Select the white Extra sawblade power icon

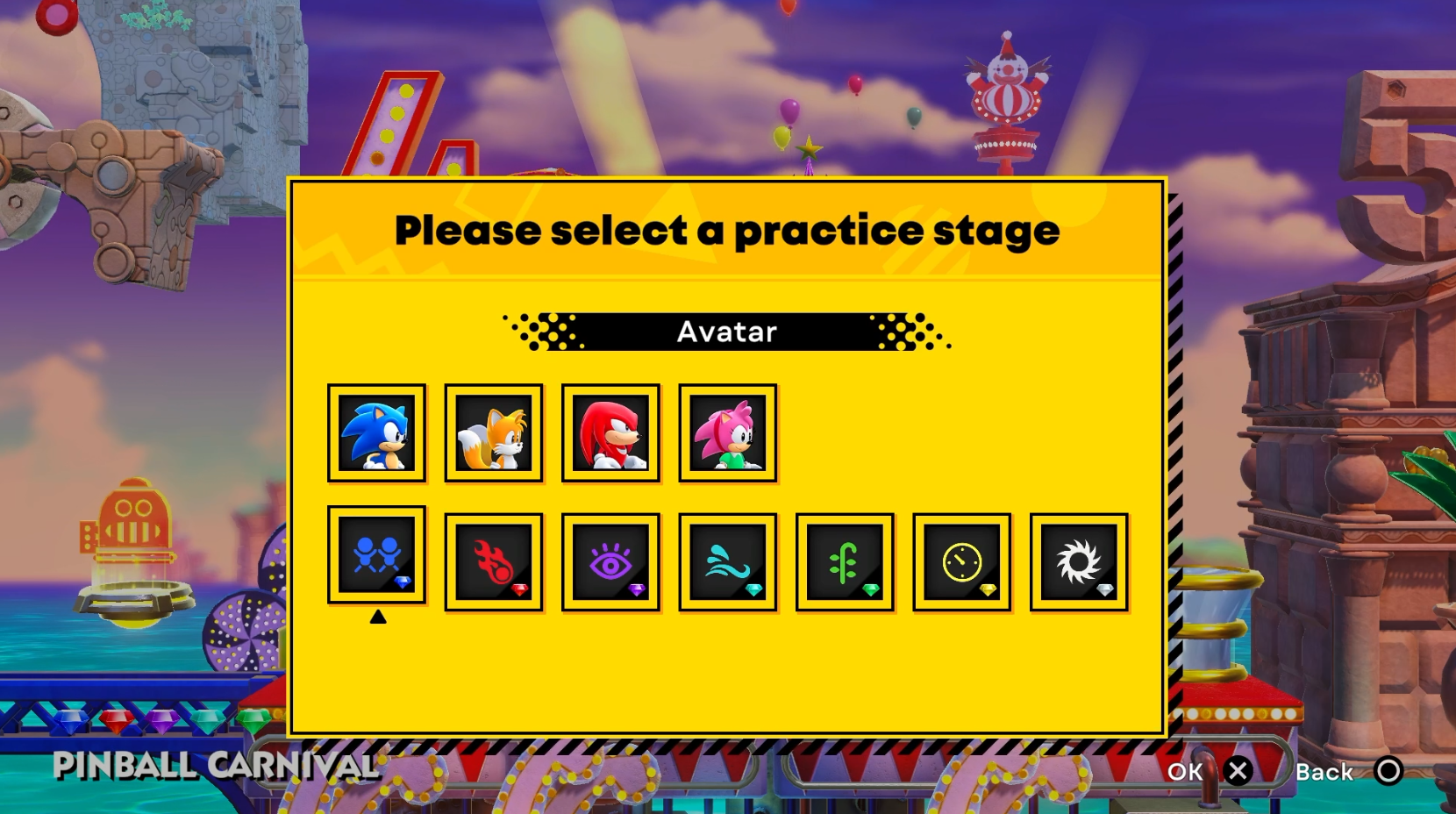[x=1078, y=560]
